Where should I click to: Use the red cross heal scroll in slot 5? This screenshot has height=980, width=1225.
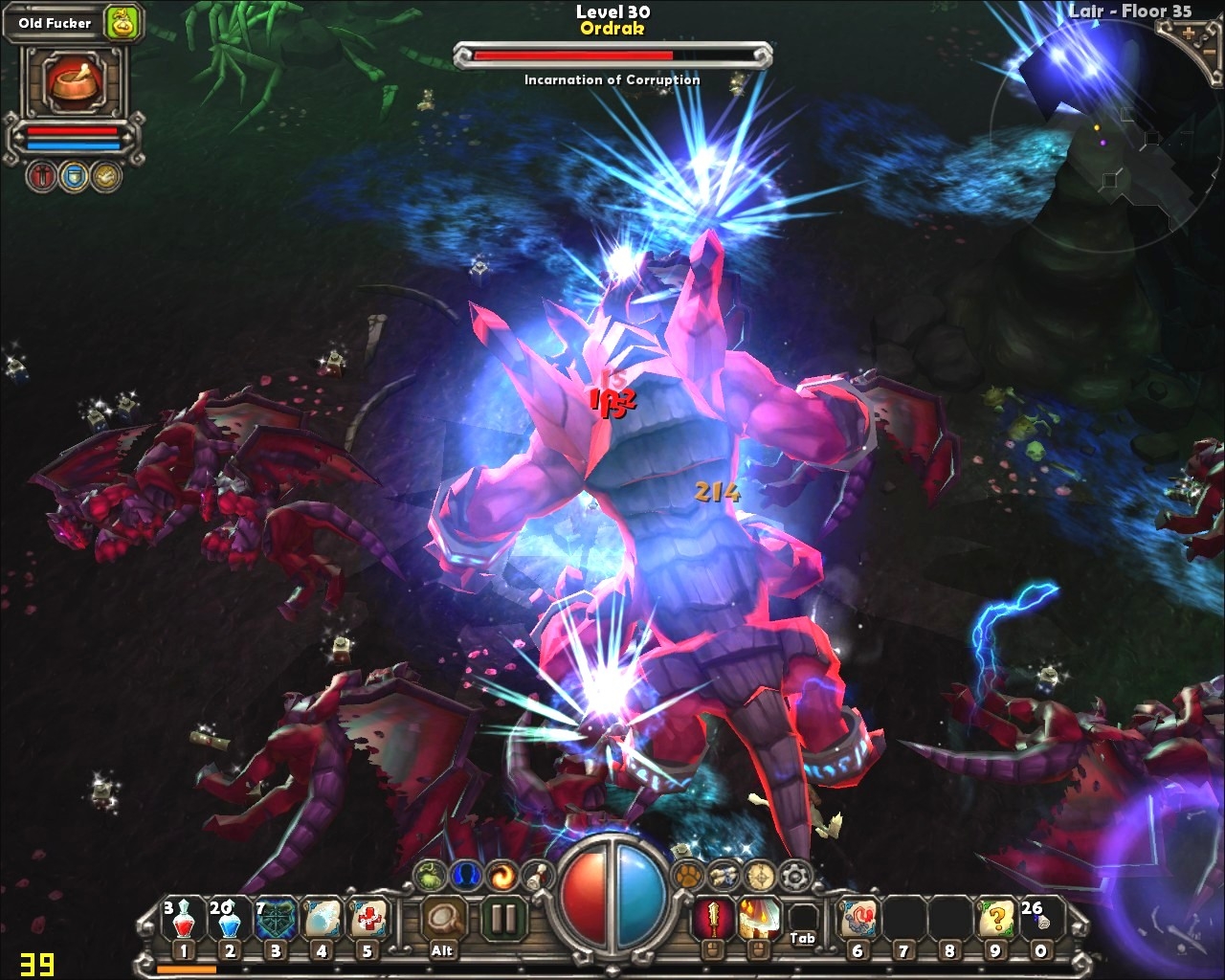click(367, 919)
